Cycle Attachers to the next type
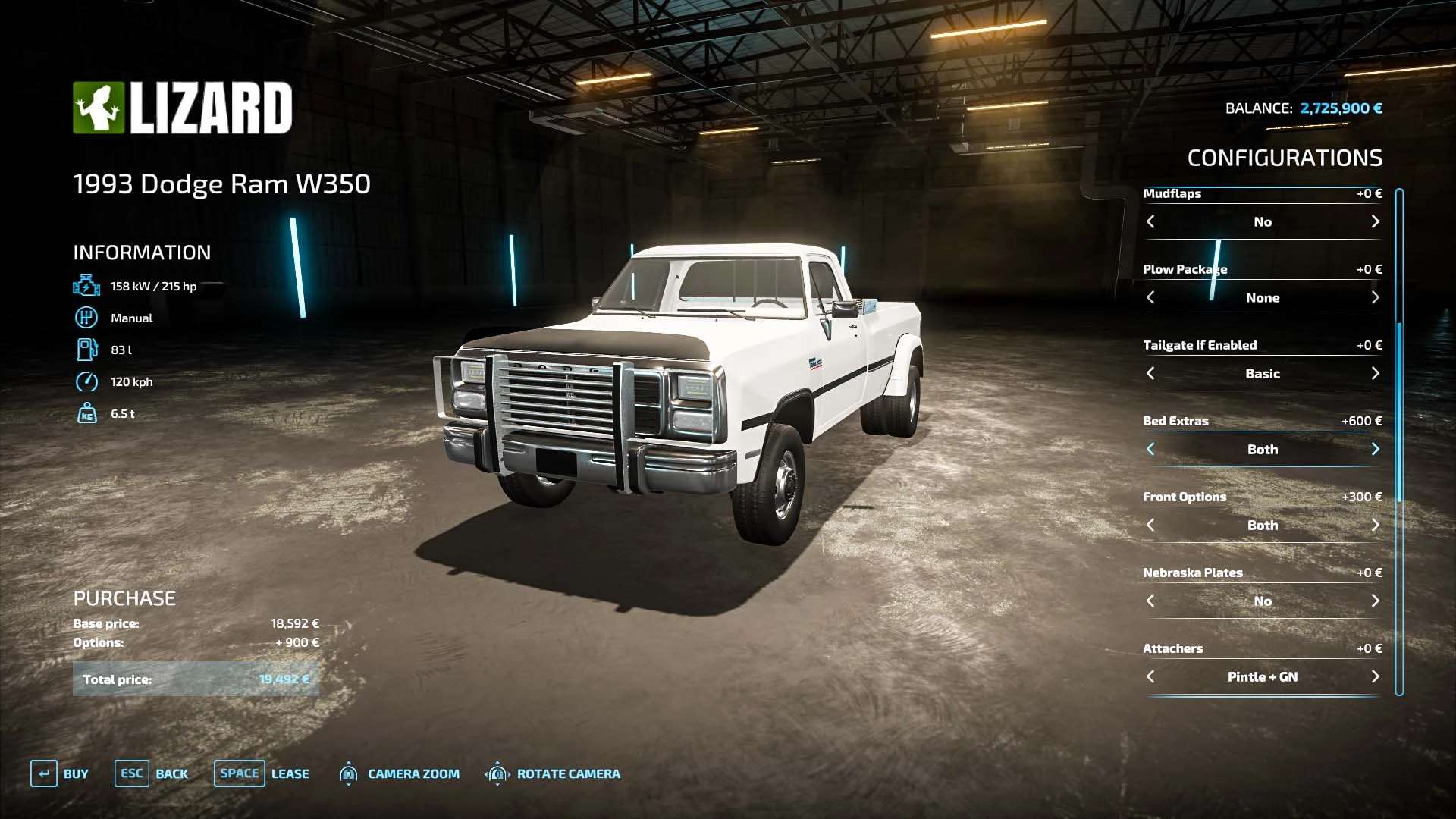This screenshot has height=819, width=1456. pyautogui.click(x=1375, y=676)
